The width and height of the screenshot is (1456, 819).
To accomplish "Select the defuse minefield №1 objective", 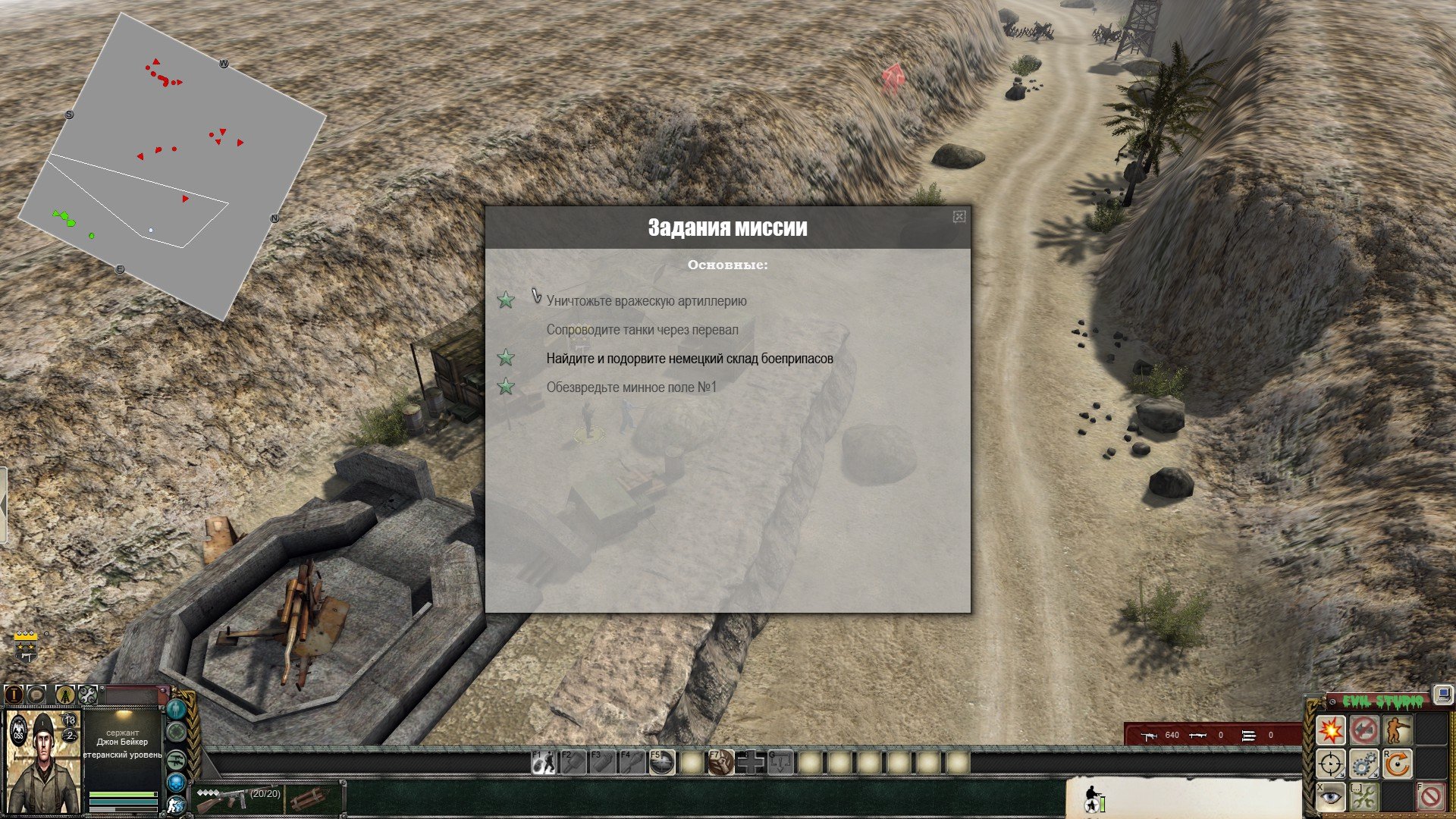I will [x=631, y=388].
